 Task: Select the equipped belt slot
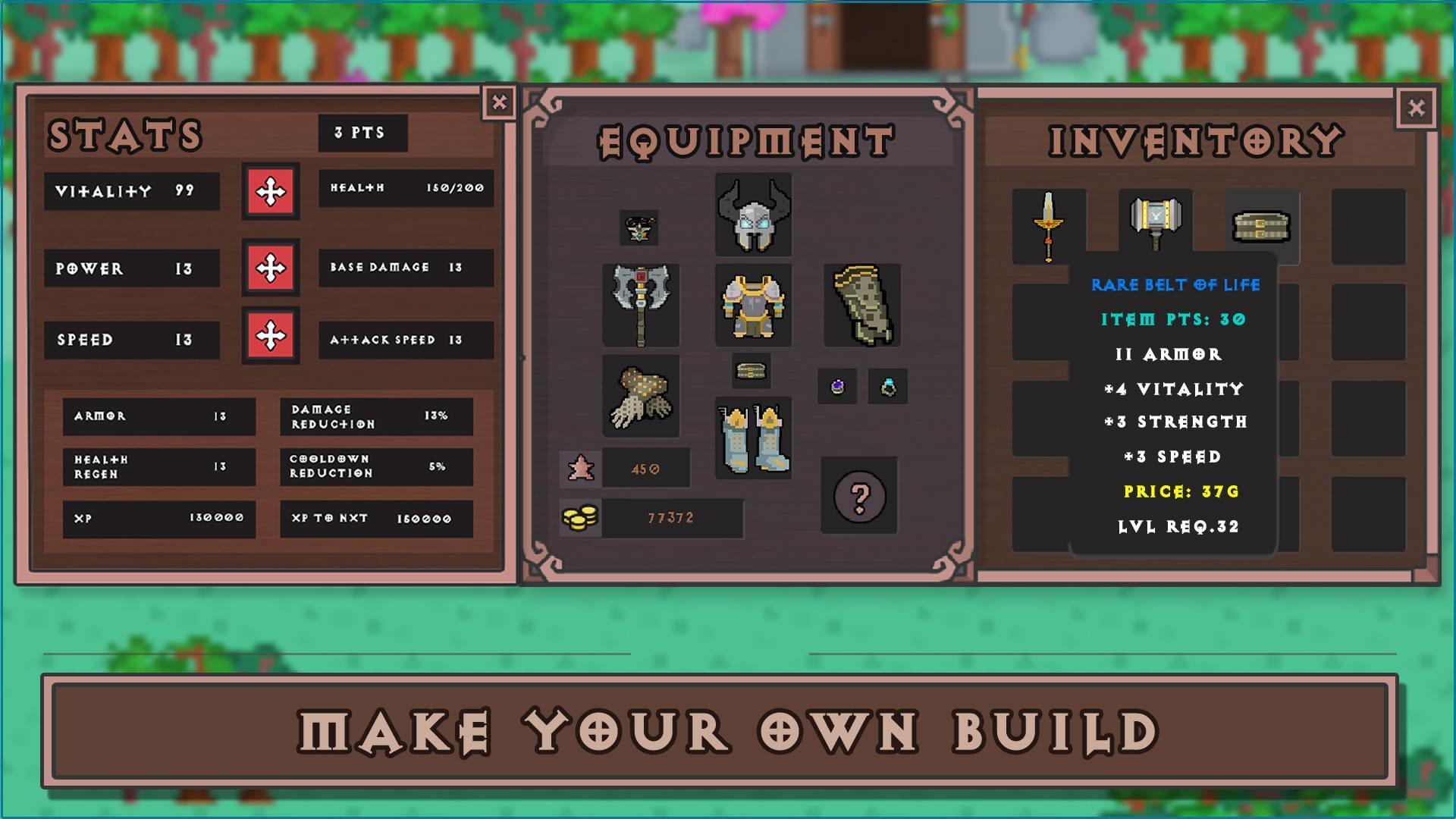click(x=752, y=371)
